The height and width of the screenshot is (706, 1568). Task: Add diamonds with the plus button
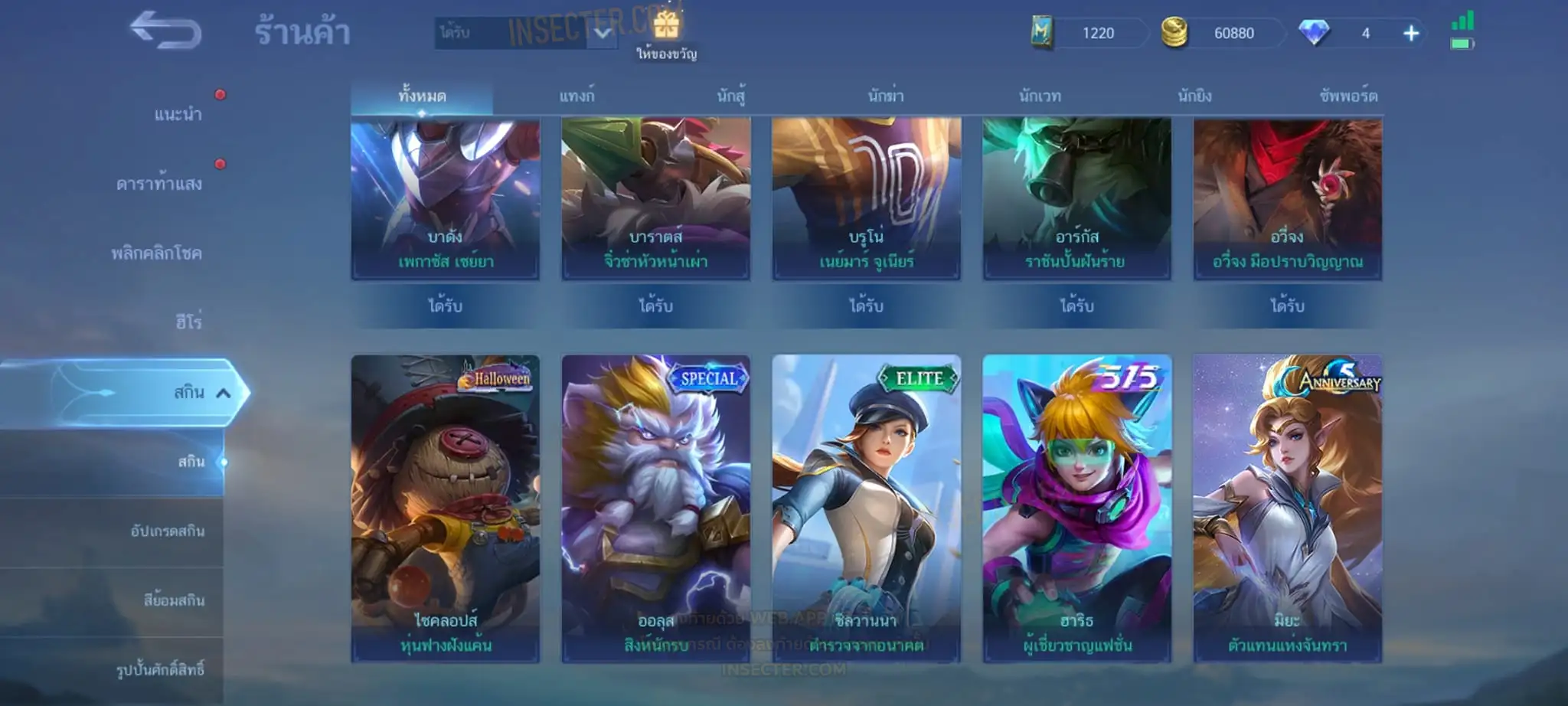tap(1411, 33)
